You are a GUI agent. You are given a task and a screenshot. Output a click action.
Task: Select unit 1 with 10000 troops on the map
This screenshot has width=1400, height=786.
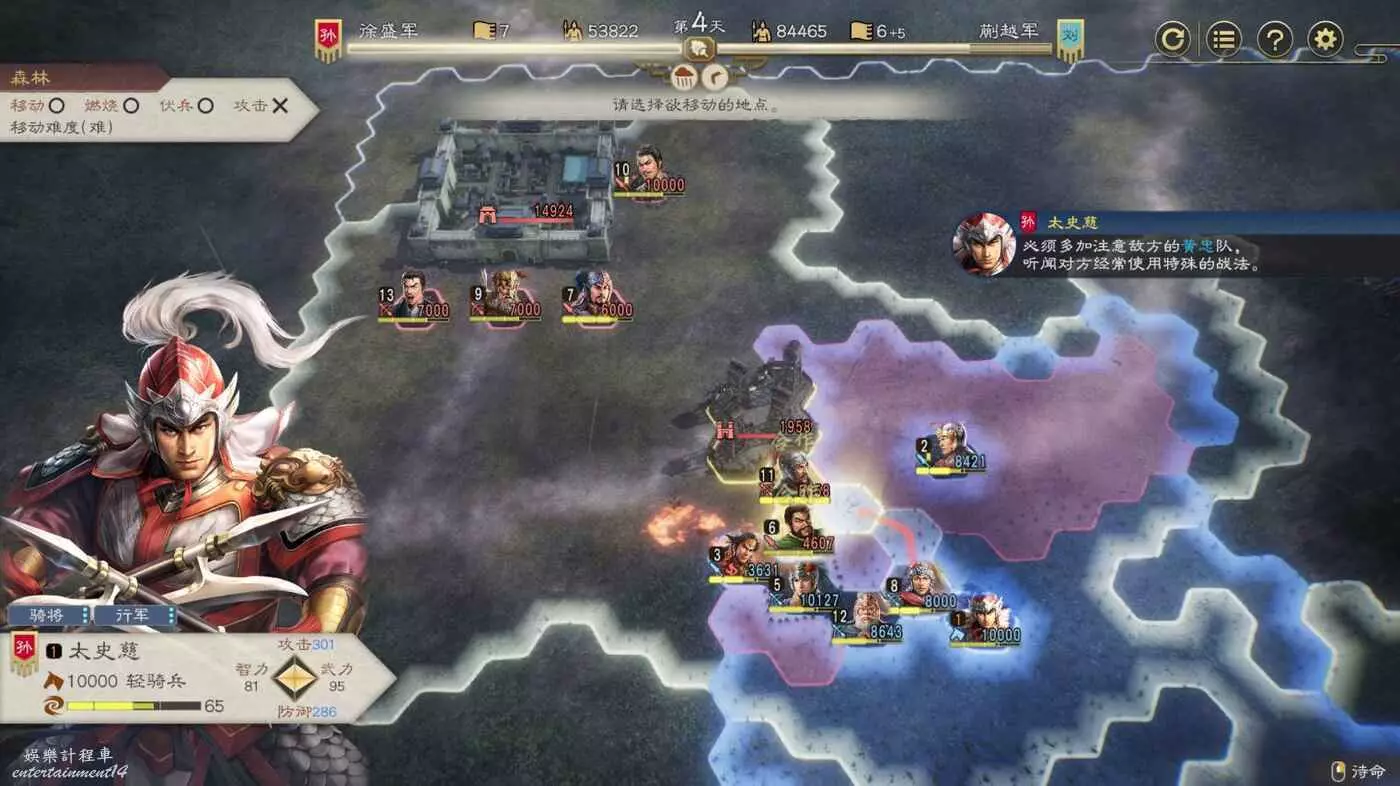[984, 616]
